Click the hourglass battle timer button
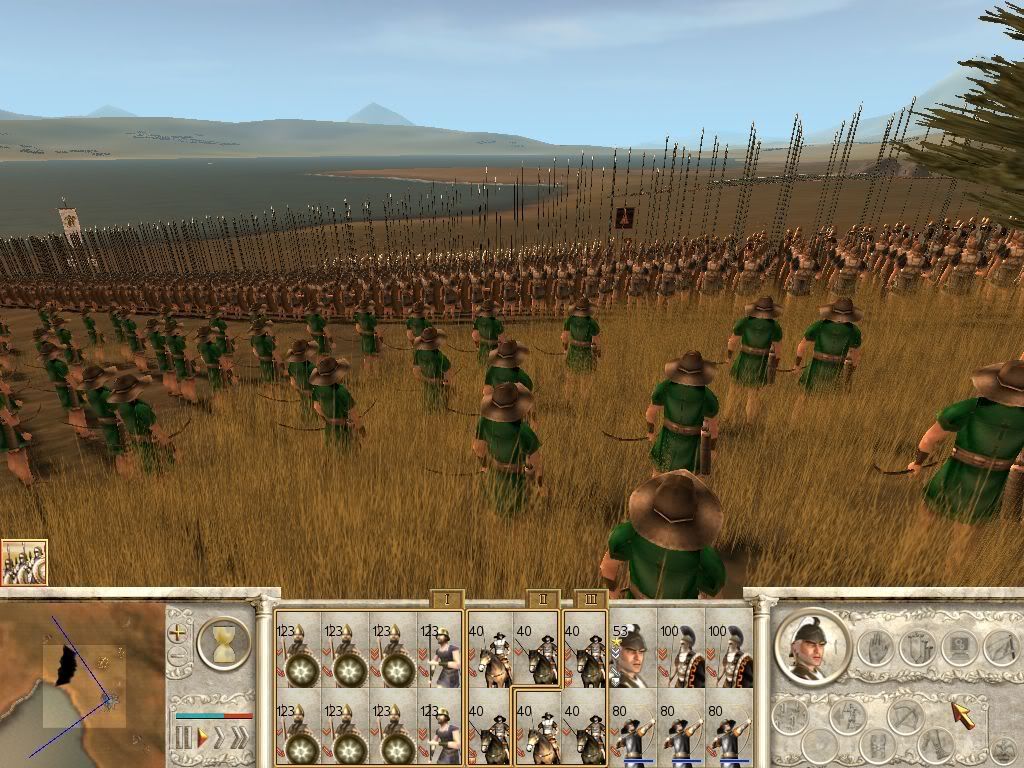 coord(223,642)
